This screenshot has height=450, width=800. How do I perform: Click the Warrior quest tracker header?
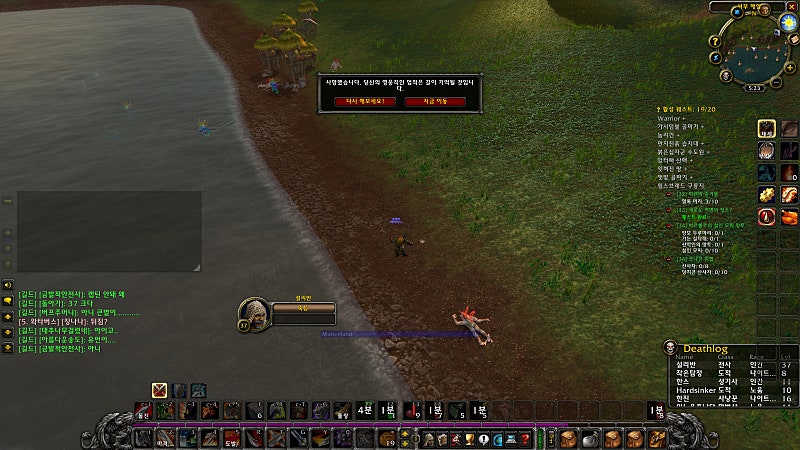tap(672, 118)
